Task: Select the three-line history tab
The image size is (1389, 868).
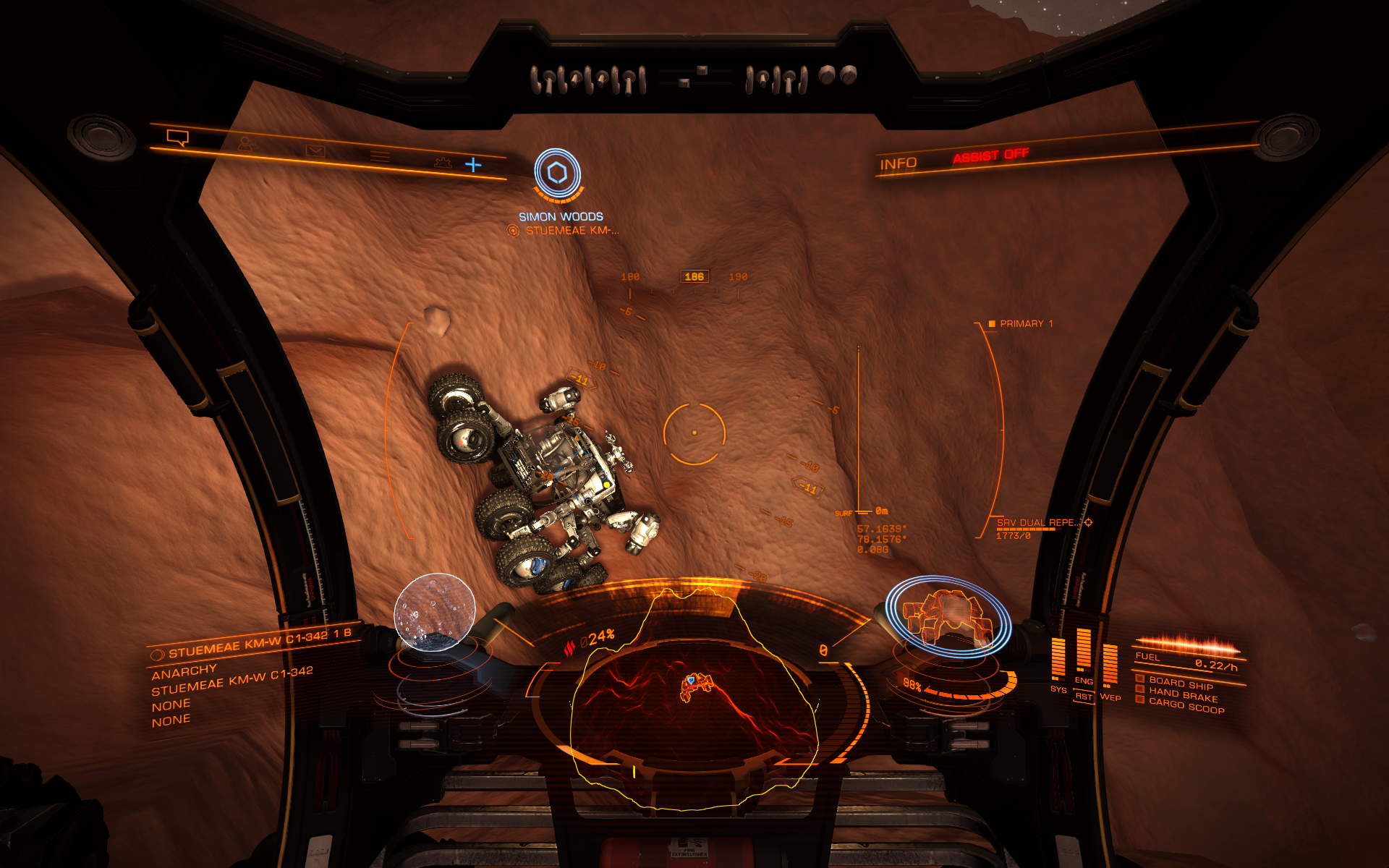Action: pos(380,156)
